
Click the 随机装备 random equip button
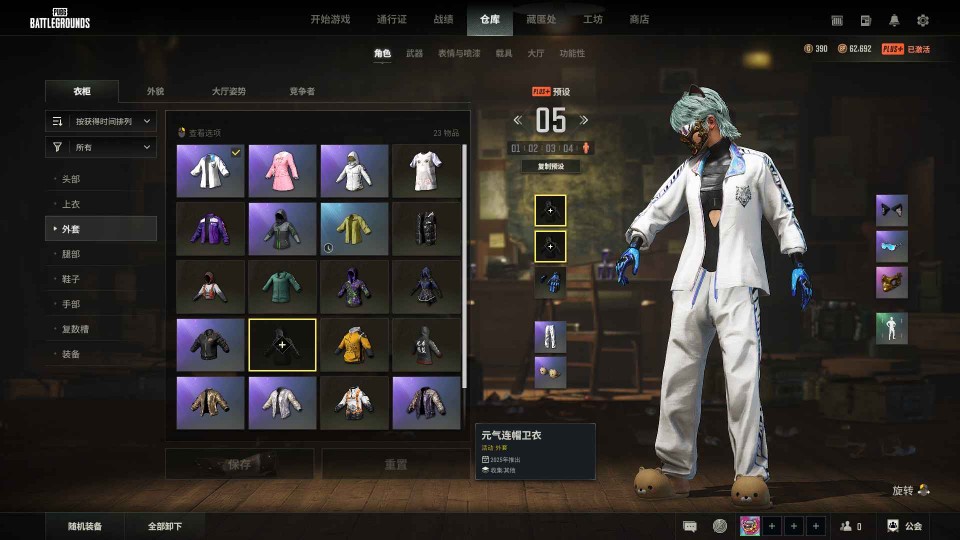[85, 526]
